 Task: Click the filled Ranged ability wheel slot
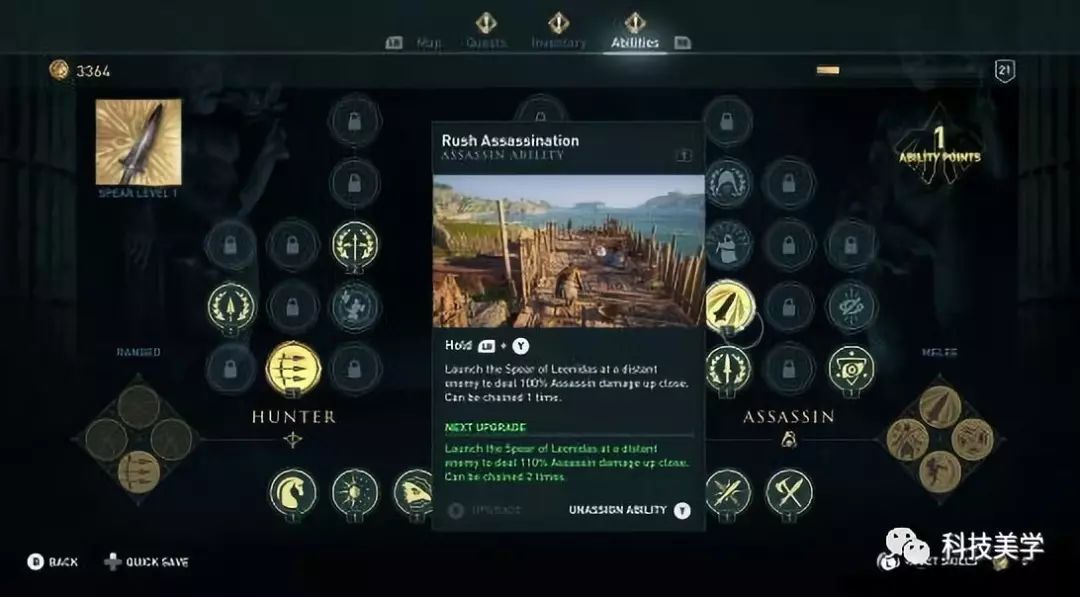139,470
